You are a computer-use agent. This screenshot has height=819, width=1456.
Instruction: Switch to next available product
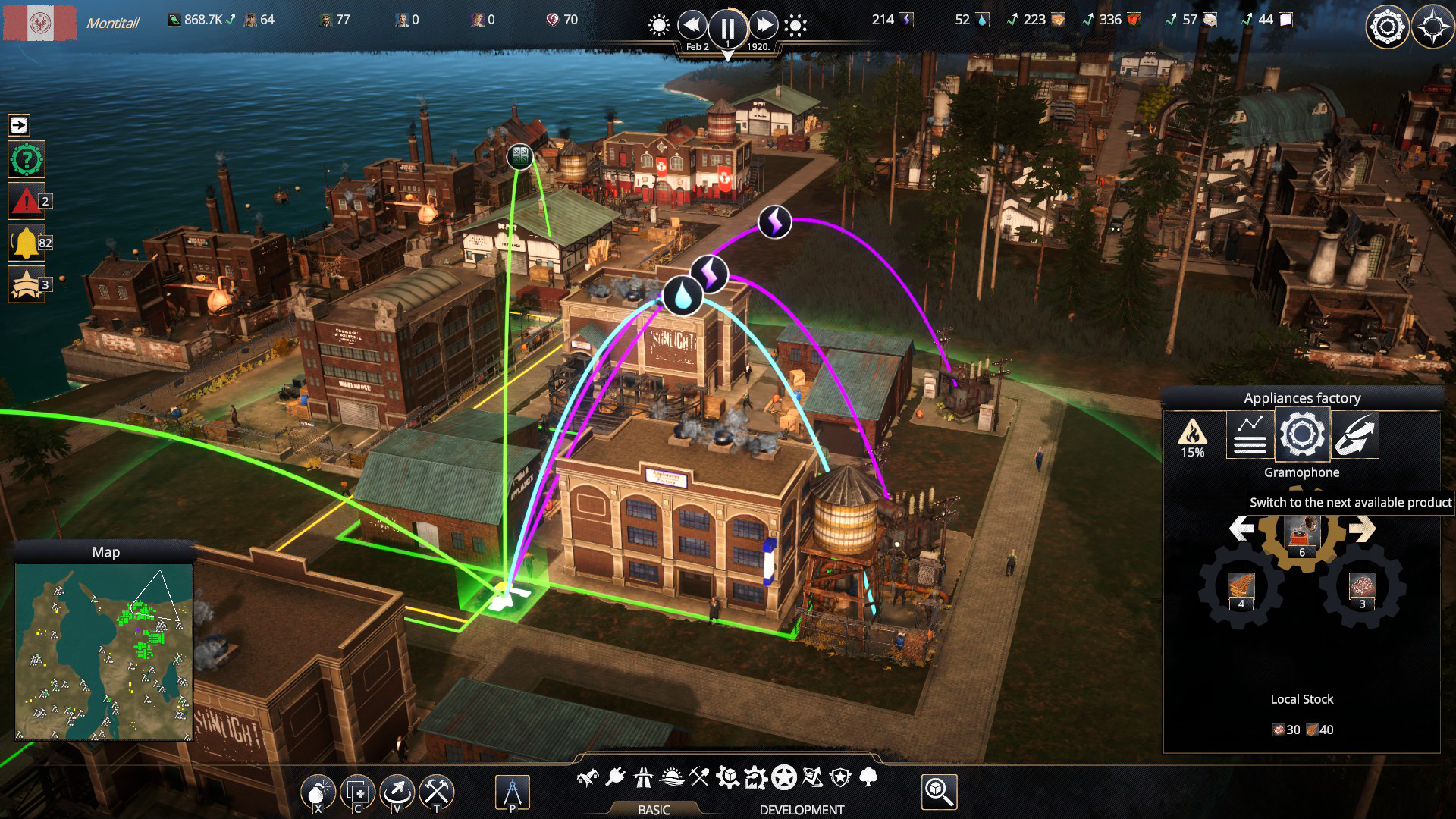1362,529
